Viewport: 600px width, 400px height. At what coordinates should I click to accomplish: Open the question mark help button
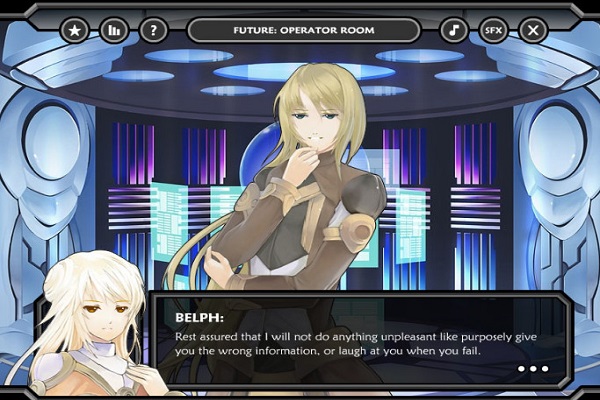153,30
